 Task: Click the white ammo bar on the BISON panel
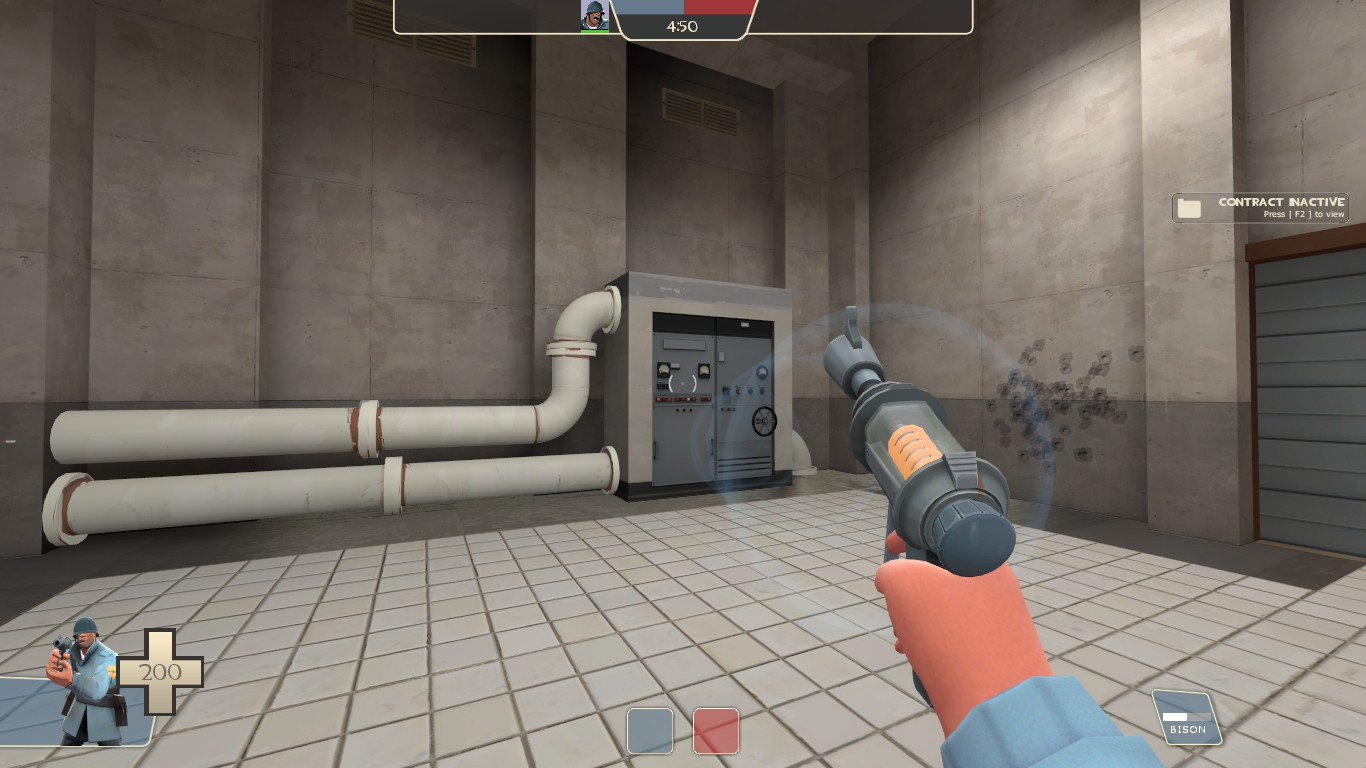tap(1175, 717)
